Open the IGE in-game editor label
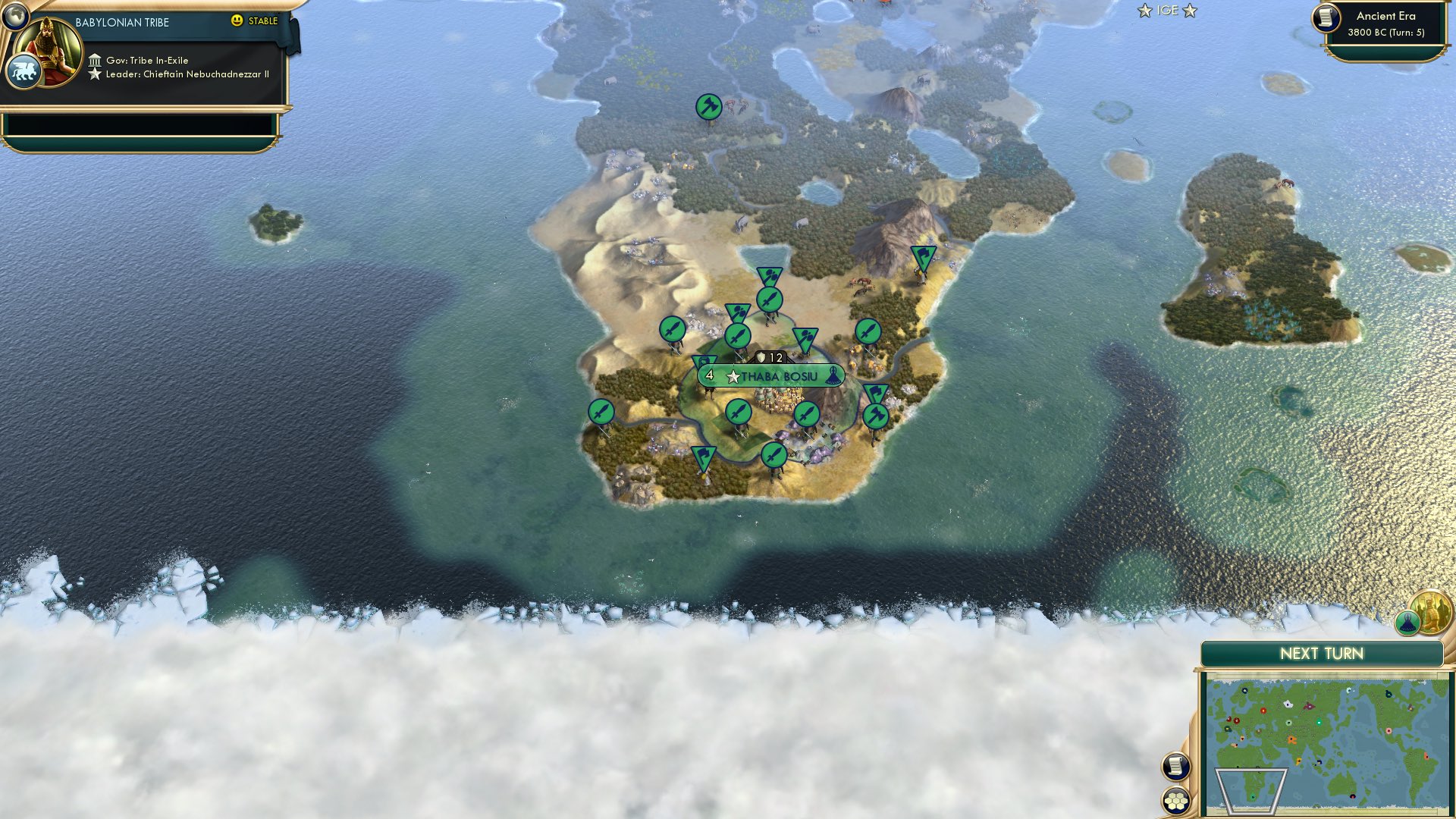 1169,11
